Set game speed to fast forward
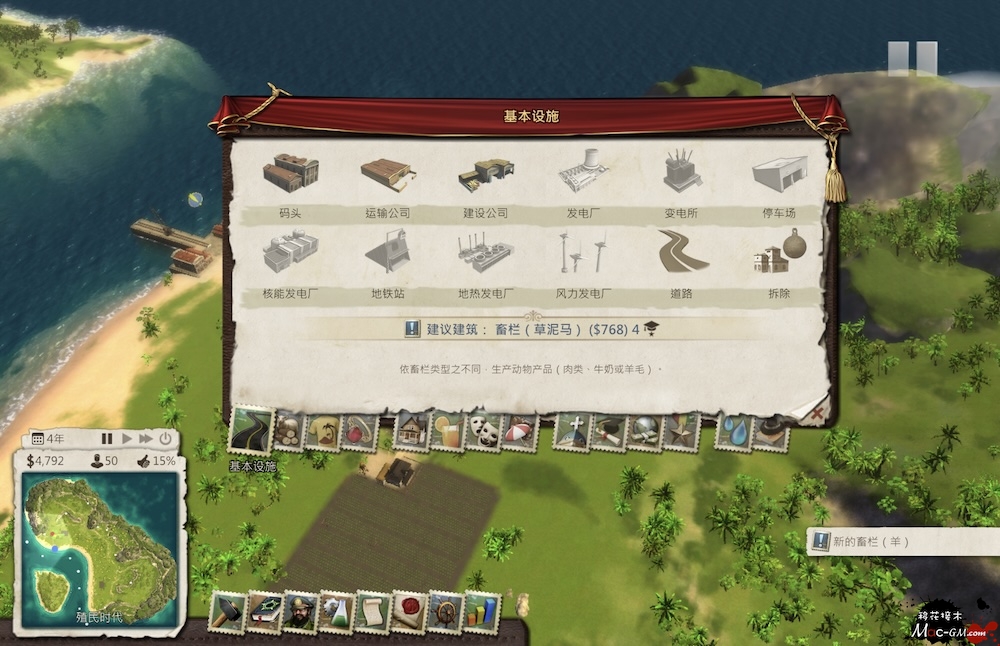 pos(146,439)
